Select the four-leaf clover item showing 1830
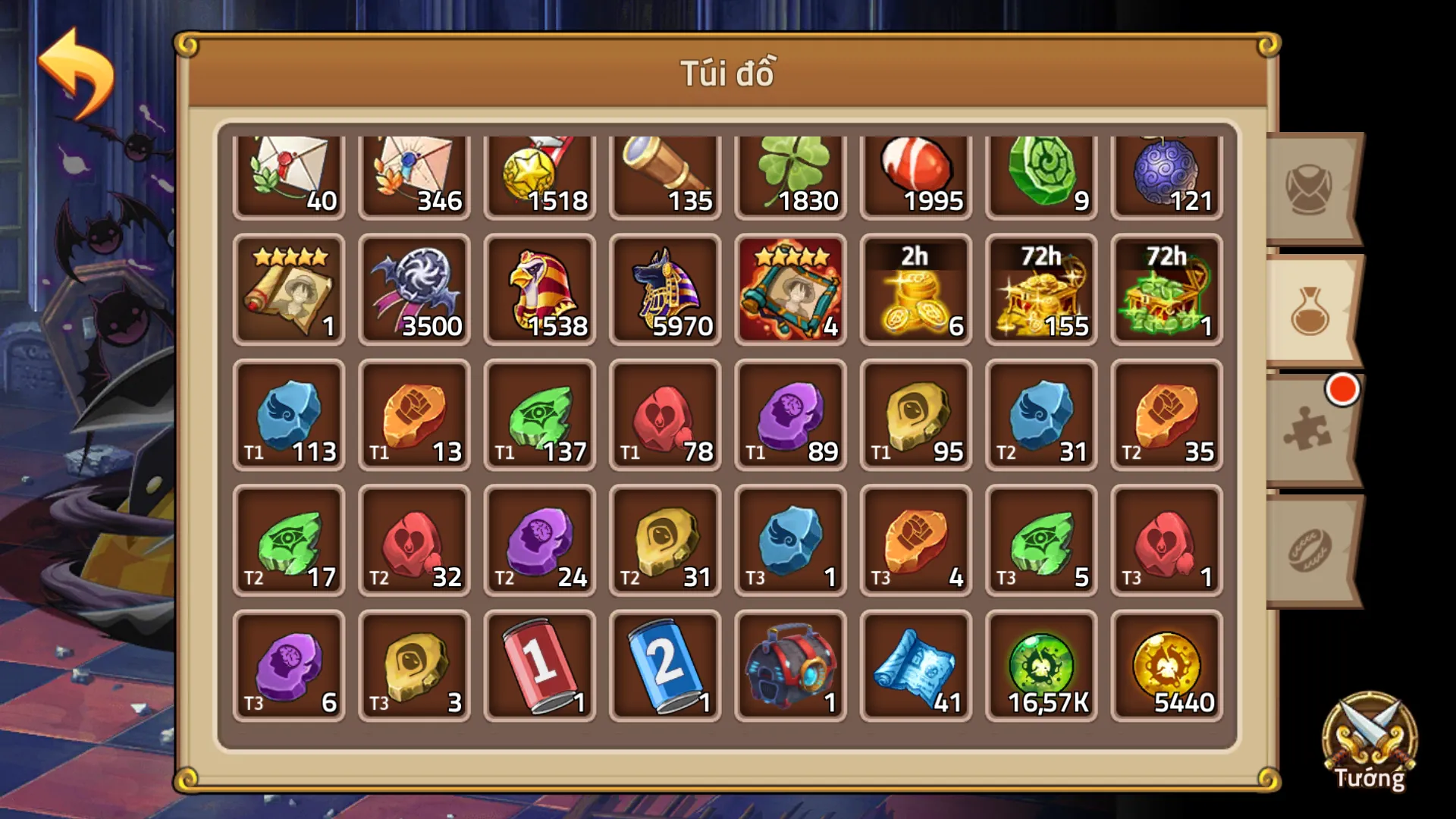 [789, 171]
